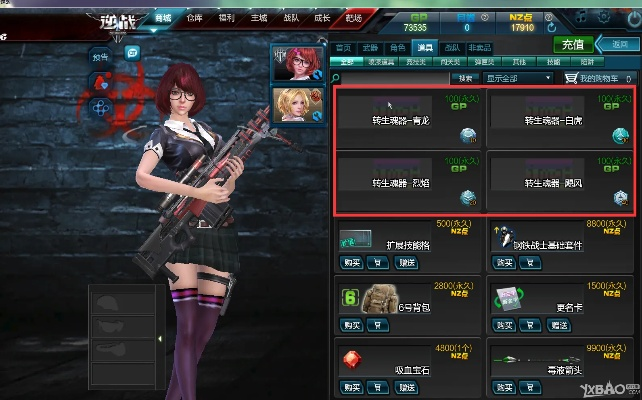Select the 转生魂器-白虎 item
Viewport: 642px width, 400px height.
tap(559, 120)
